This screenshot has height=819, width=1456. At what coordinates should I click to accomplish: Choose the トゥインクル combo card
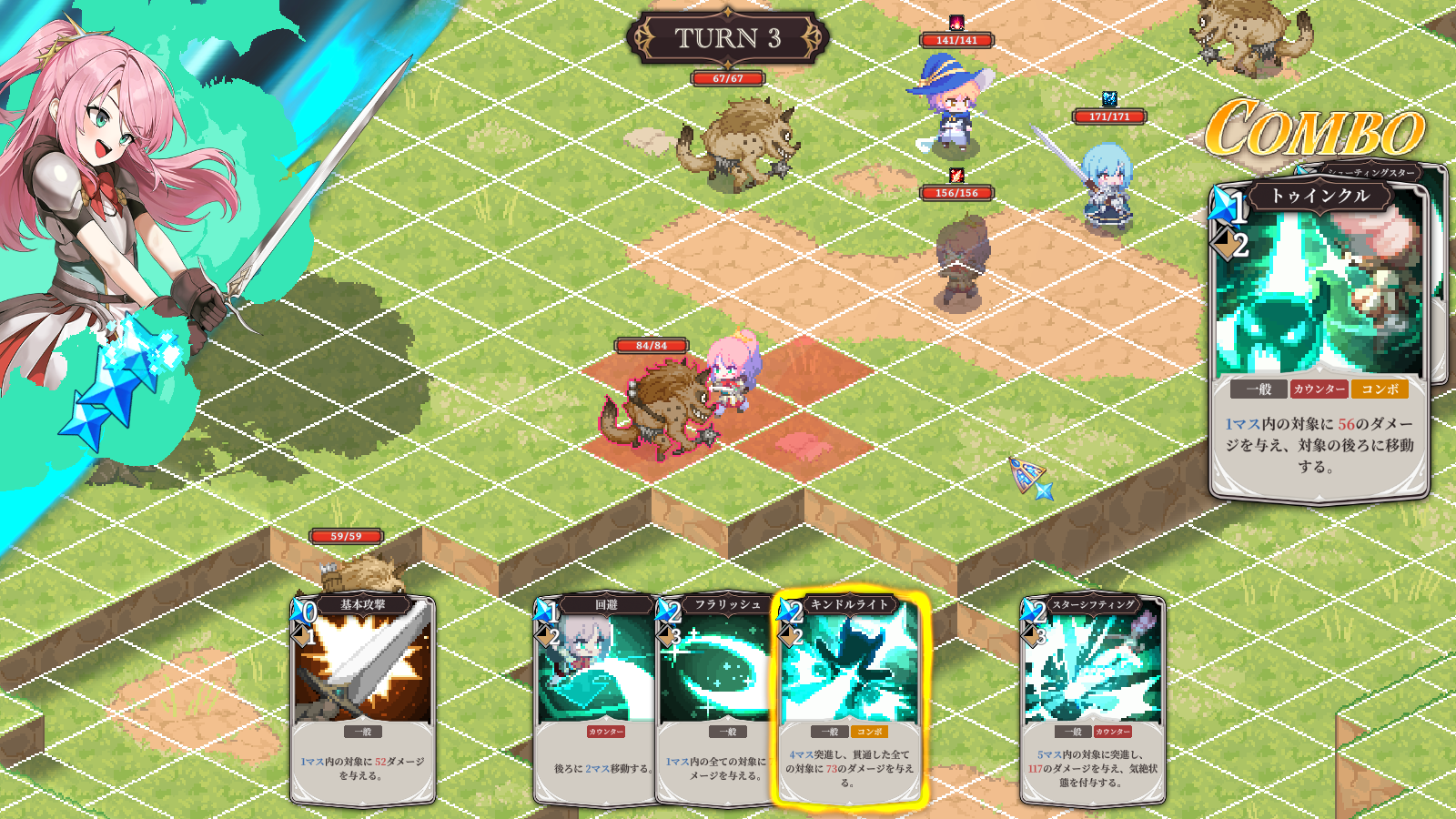tap(1318, 337)
